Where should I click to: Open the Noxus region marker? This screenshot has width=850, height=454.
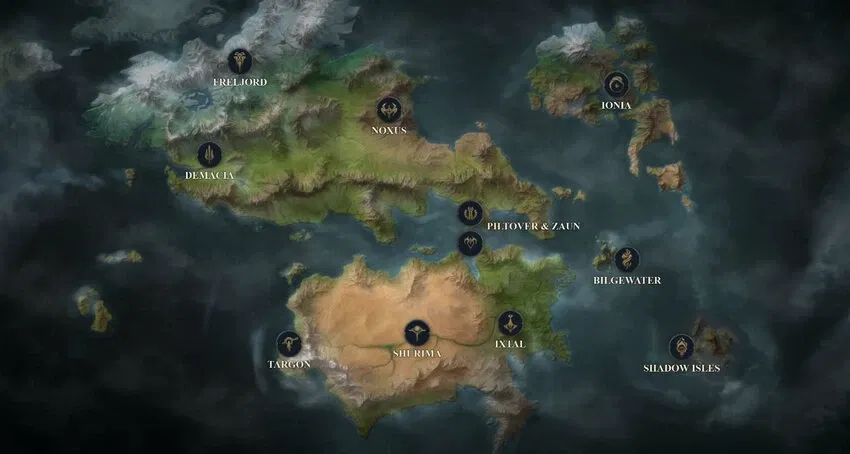pyautogui.click(x=388, y=109)
